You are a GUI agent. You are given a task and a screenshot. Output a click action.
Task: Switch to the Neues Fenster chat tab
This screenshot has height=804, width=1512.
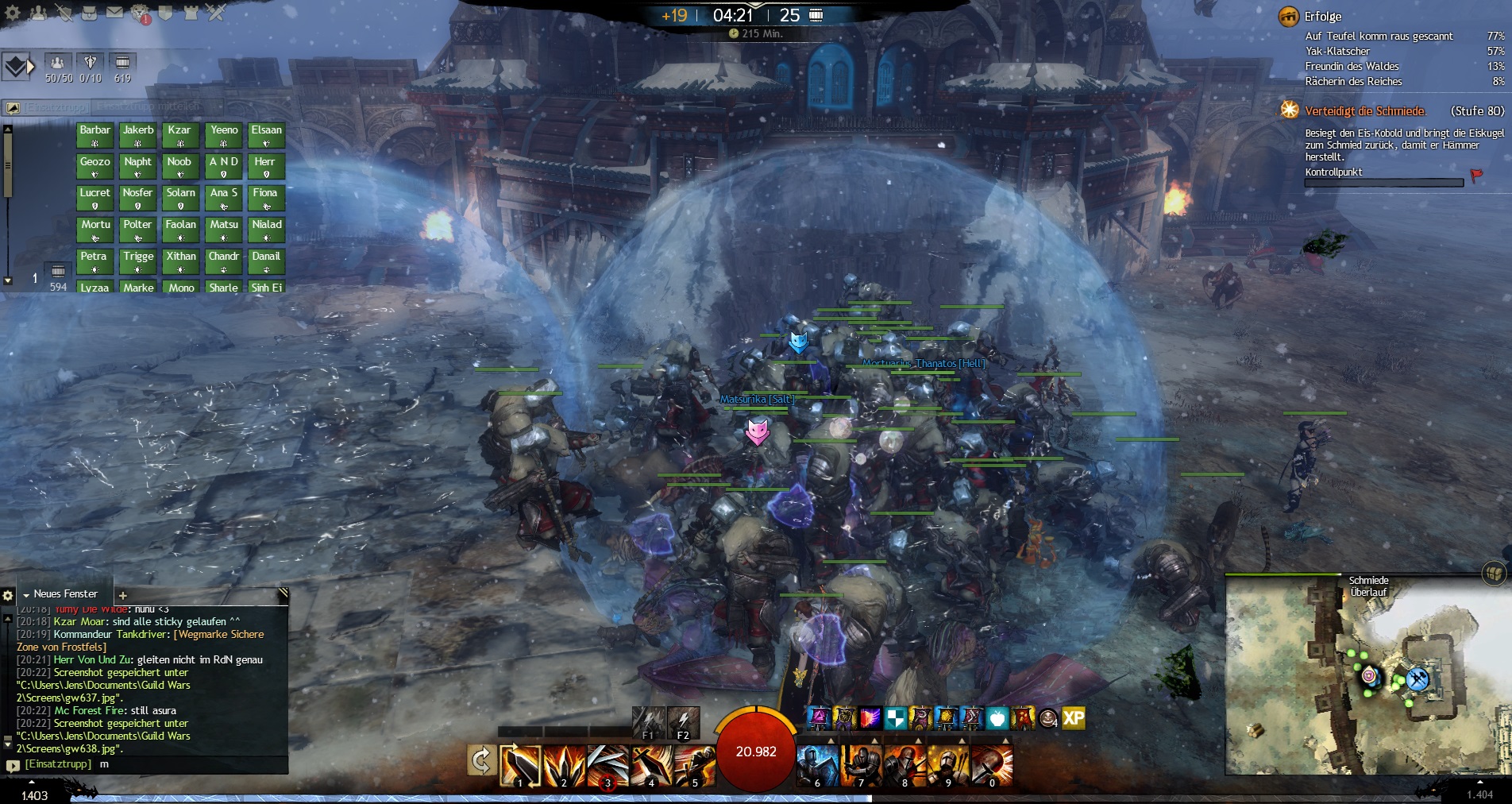(x=65, y=594)
